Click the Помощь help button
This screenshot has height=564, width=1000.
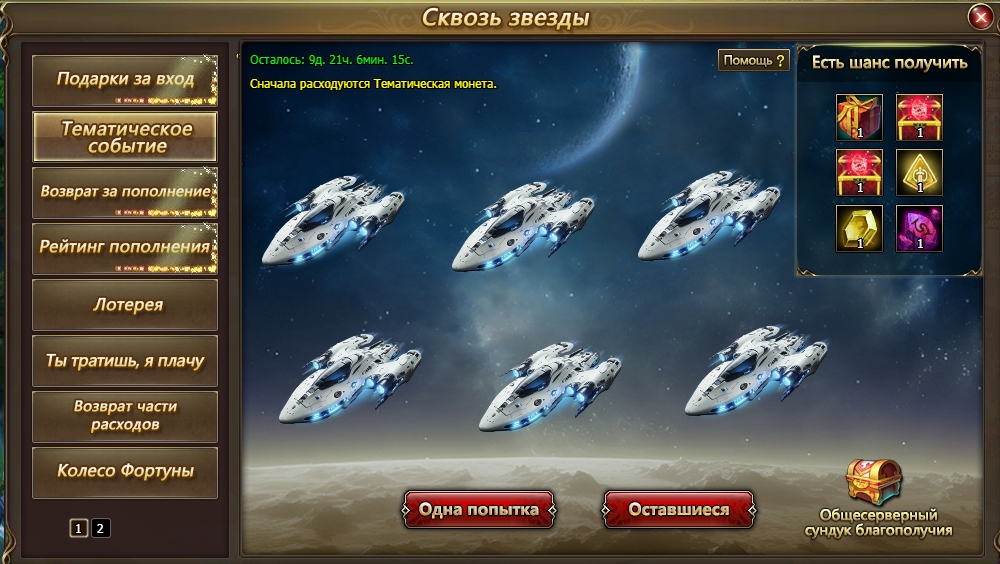(754, 60)
